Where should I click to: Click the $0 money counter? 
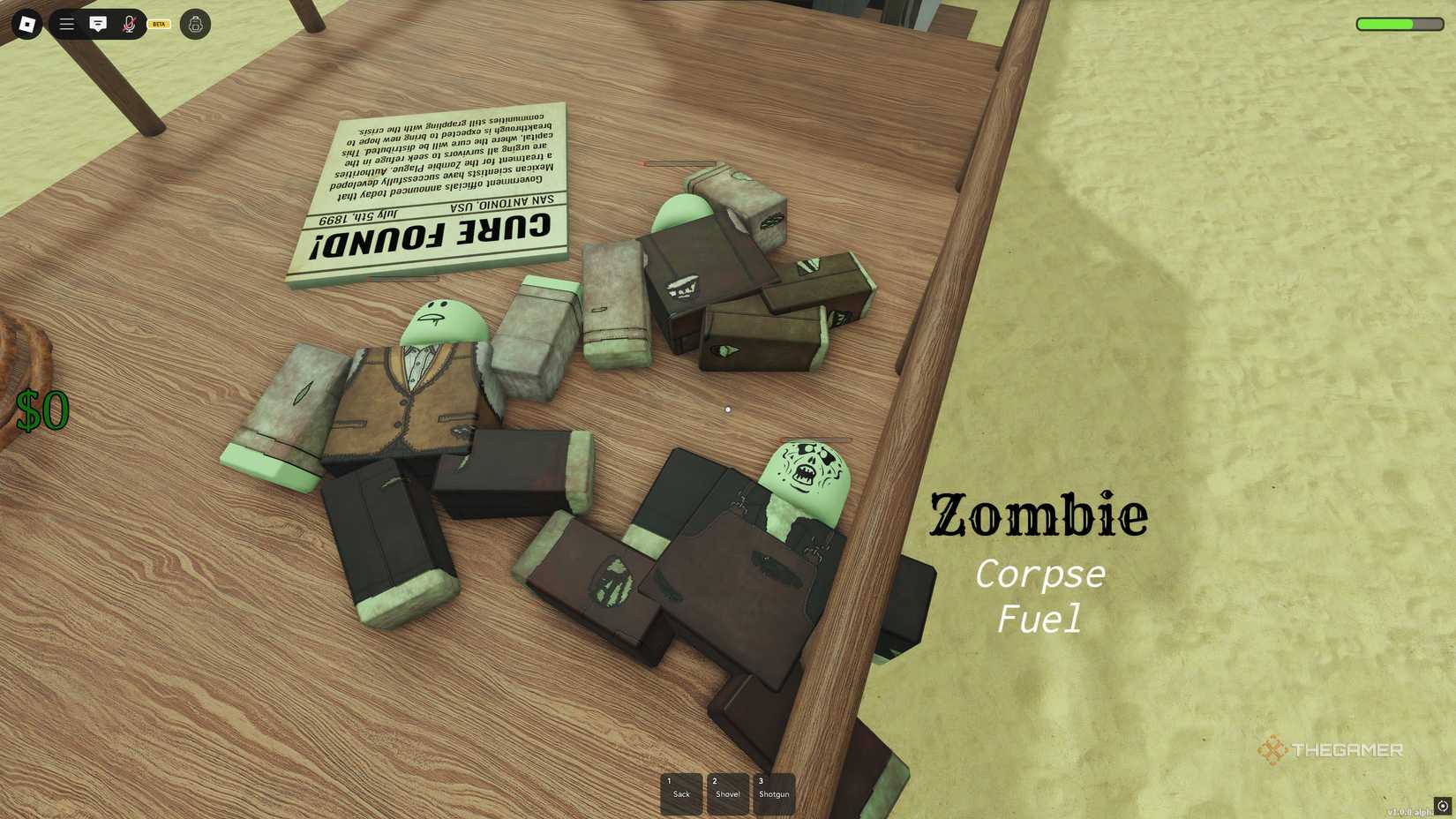click(42, 409)
